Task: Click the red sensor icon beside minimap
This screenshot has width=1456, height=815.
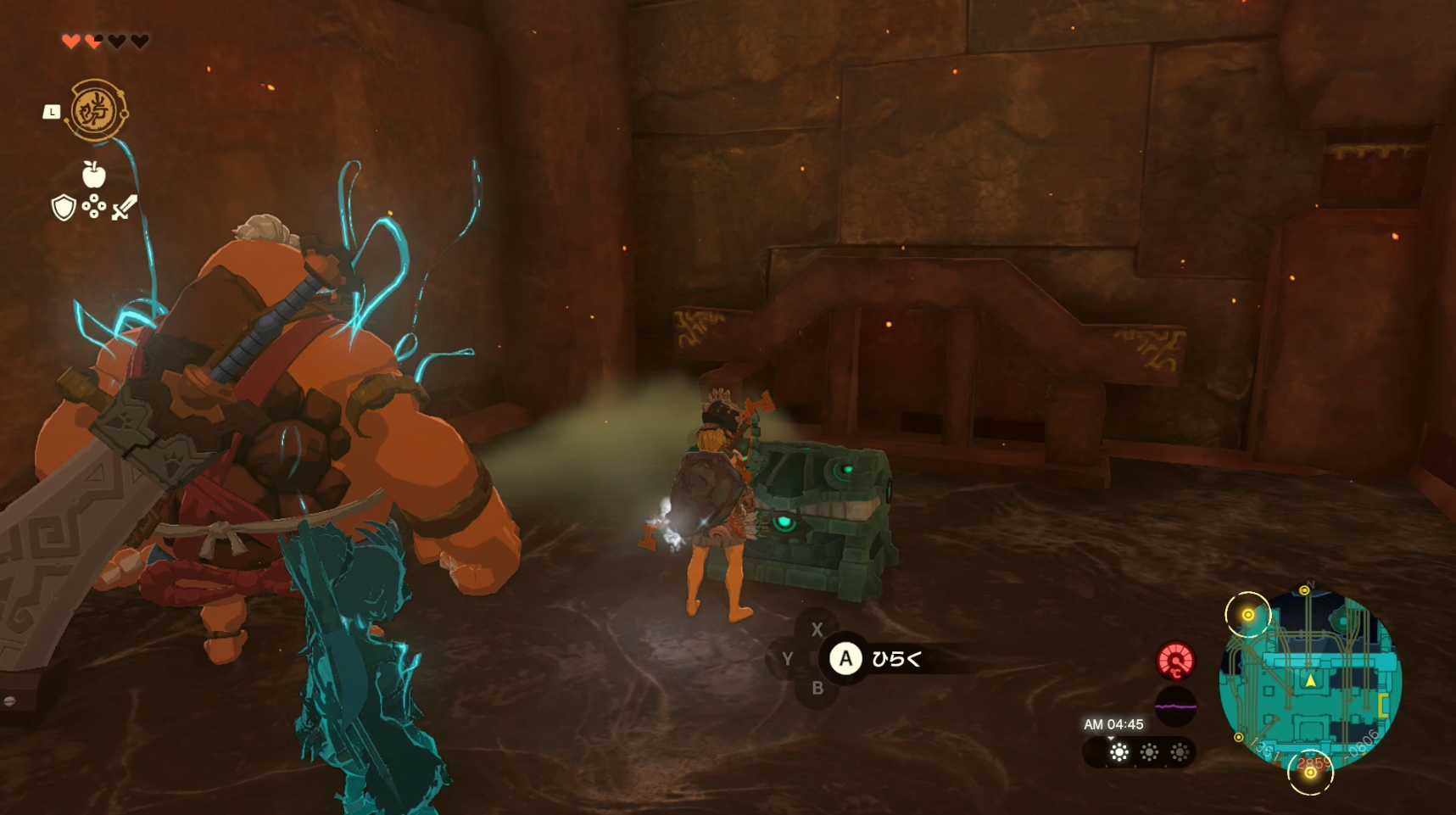Action: coord(1175,661)
